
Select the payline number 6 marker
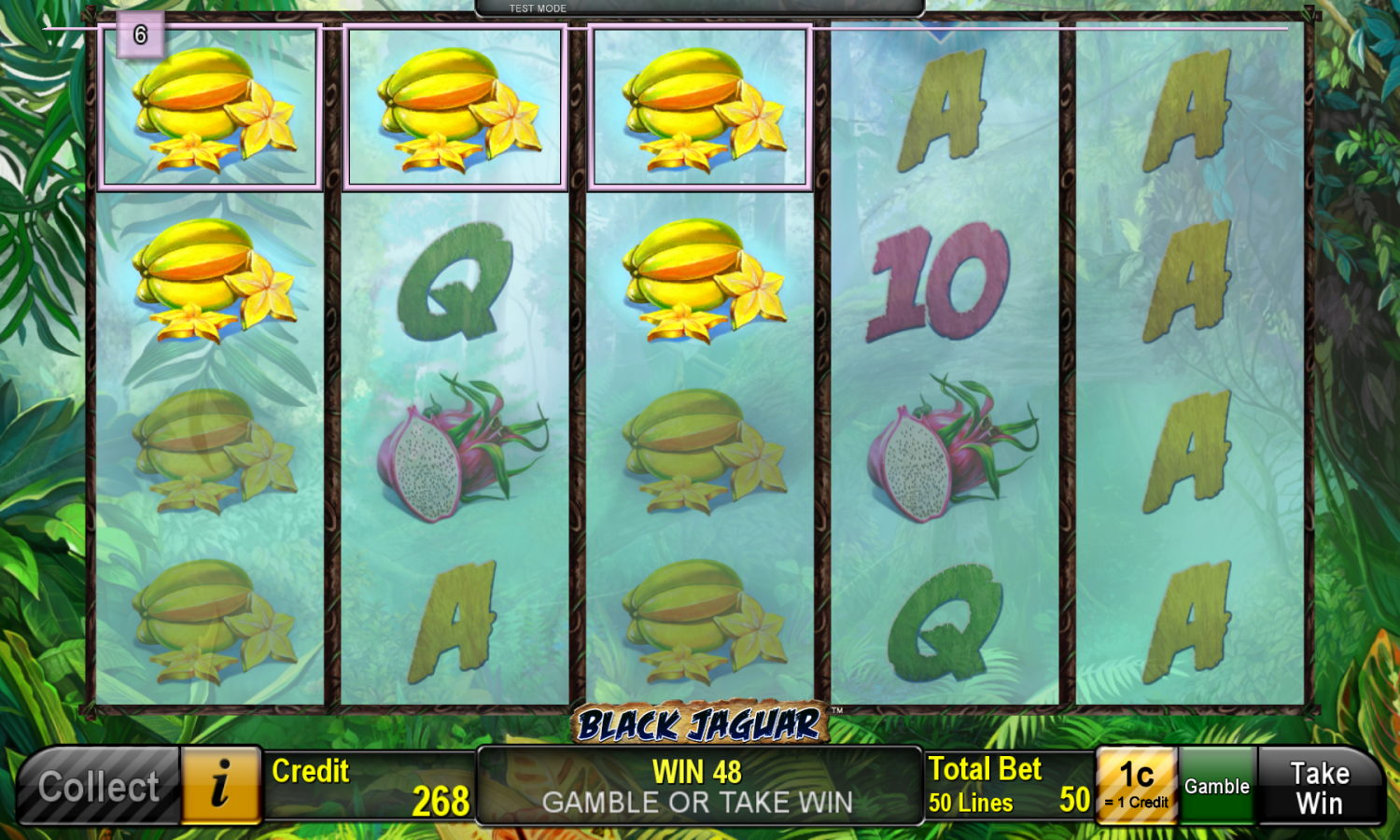(142, 37)
